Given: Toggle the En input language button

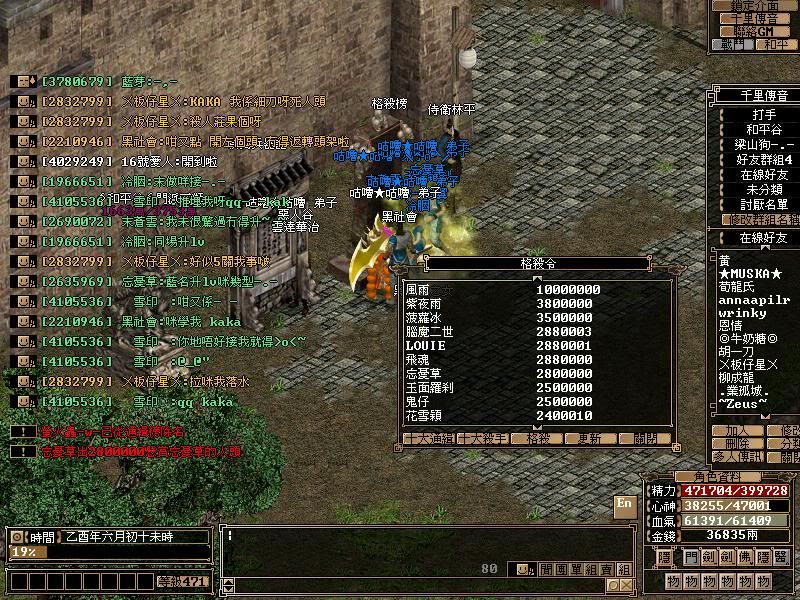Looking at the screenshot, I should (625, 505).
